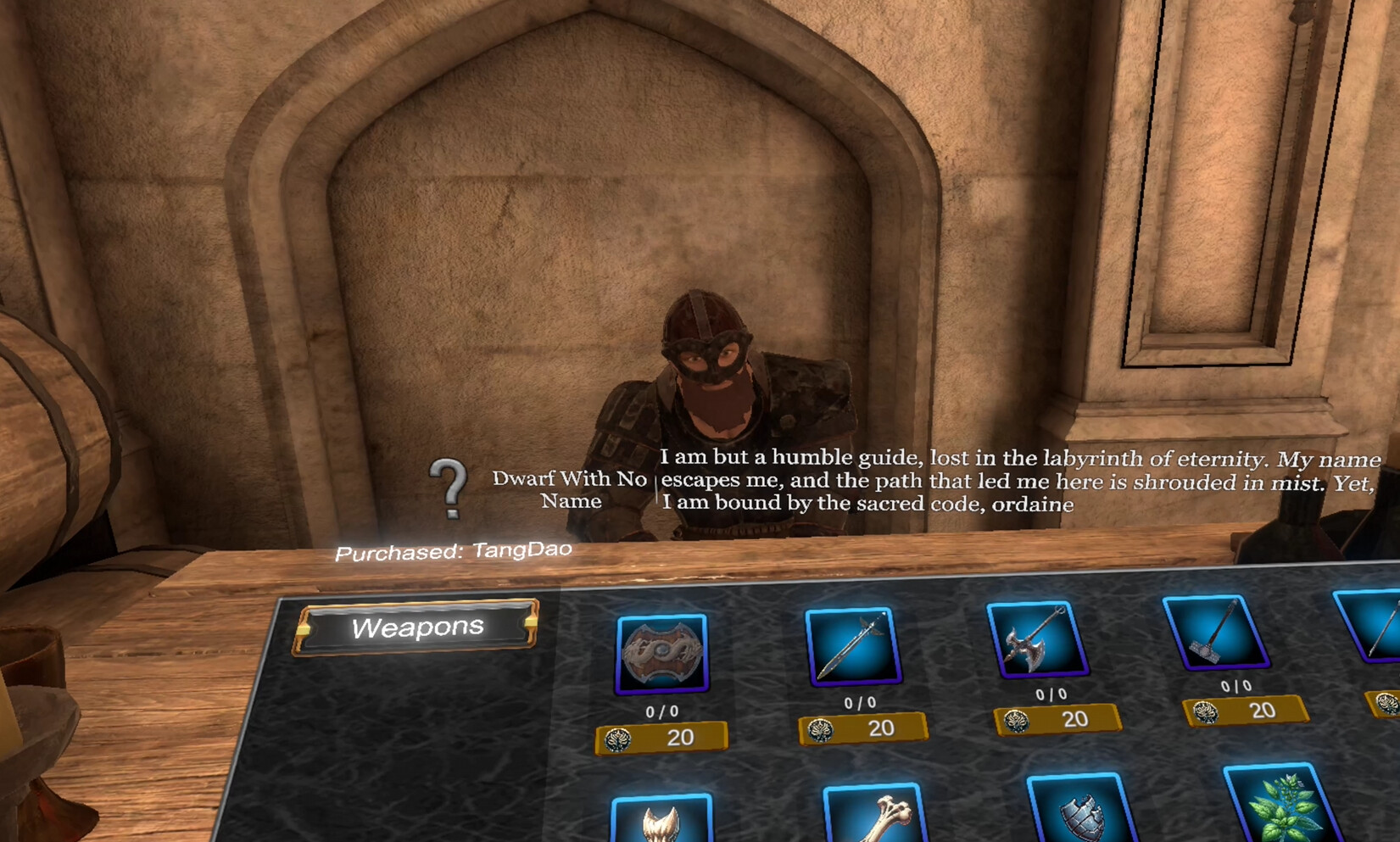Click the left gold arrow of the category selector
Image resolution: width=1400 pixels, height=842 pixels.
coord(304,628)
